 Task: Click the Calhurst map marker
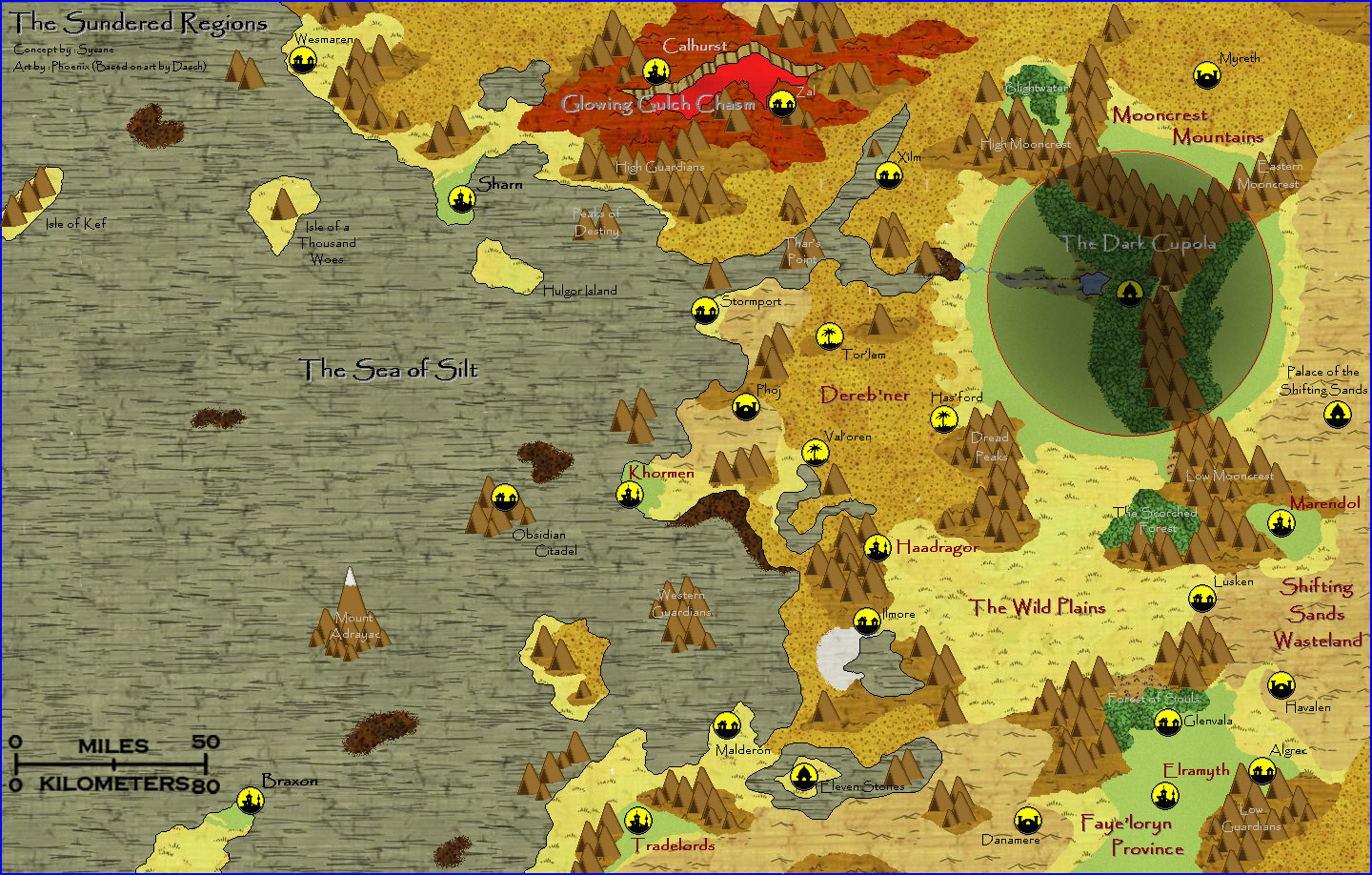(x=656, y=71)
